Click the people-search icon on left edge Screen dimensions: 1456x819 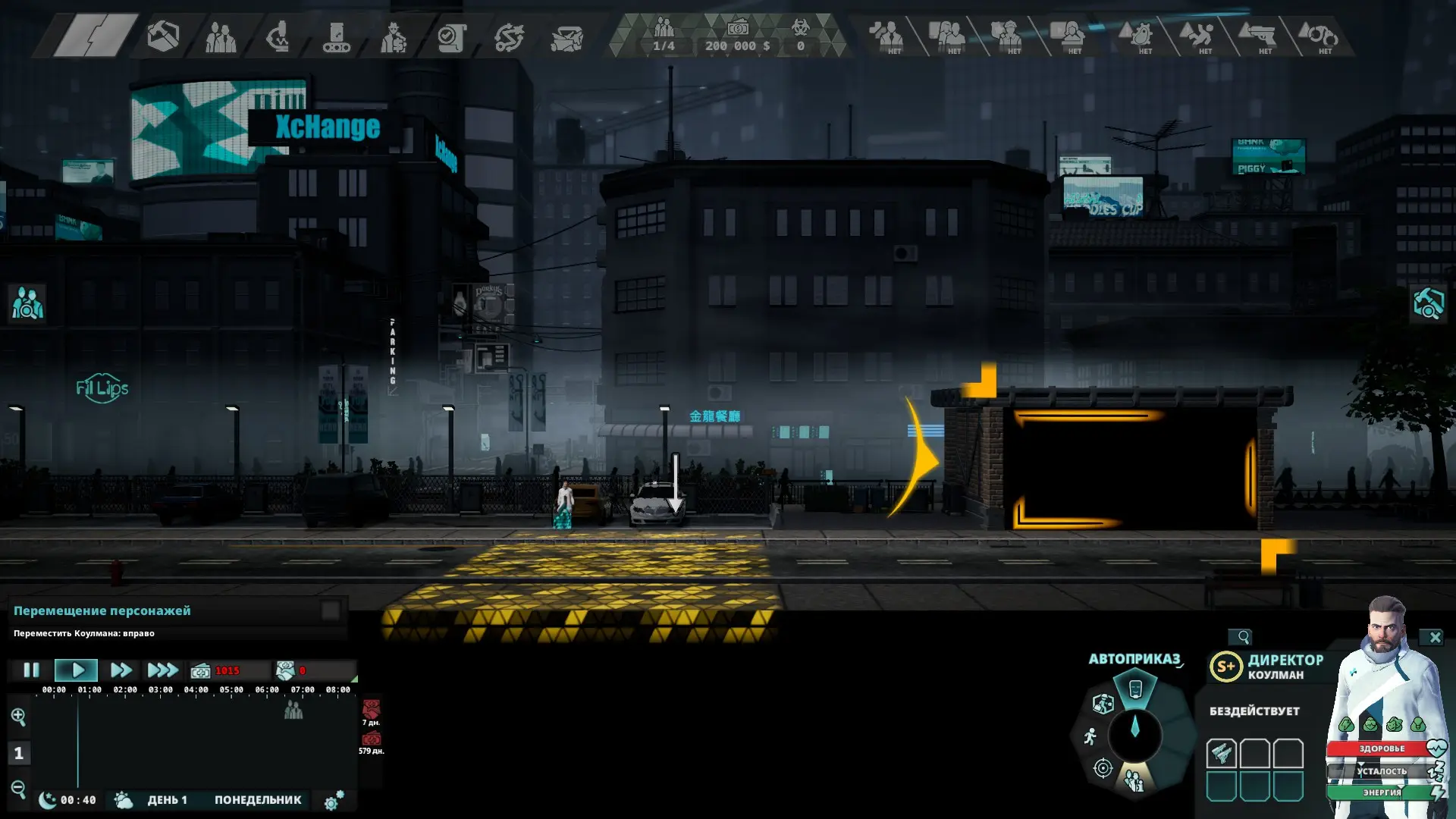pos(27,303)
